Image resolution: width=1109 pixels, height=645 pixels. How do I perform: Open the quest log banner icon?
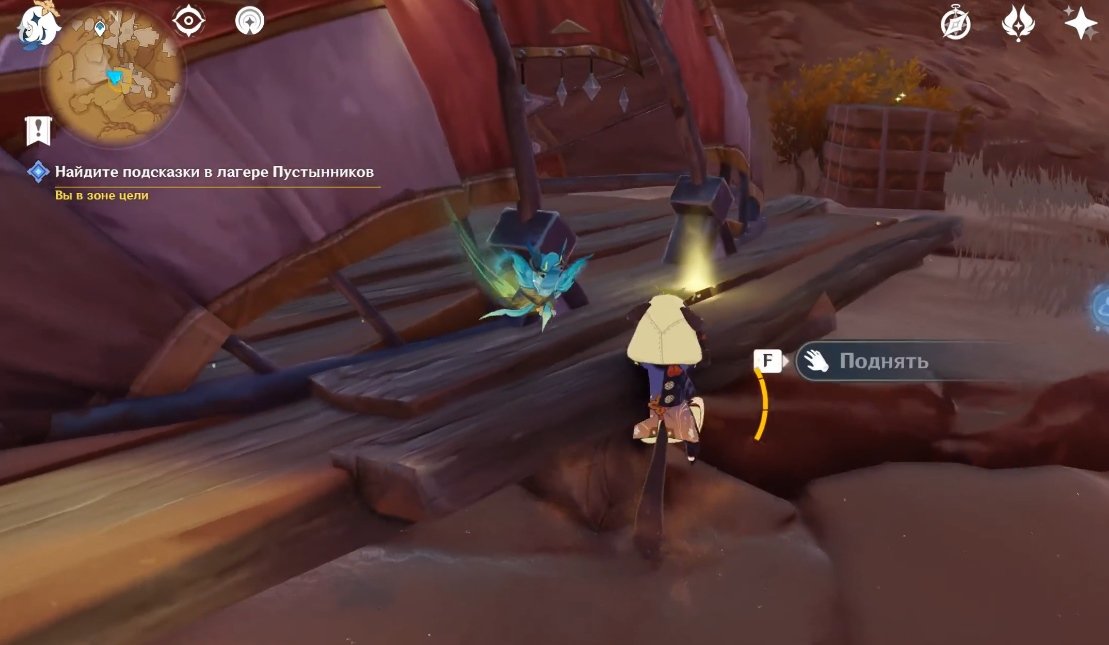coord(38,129)
